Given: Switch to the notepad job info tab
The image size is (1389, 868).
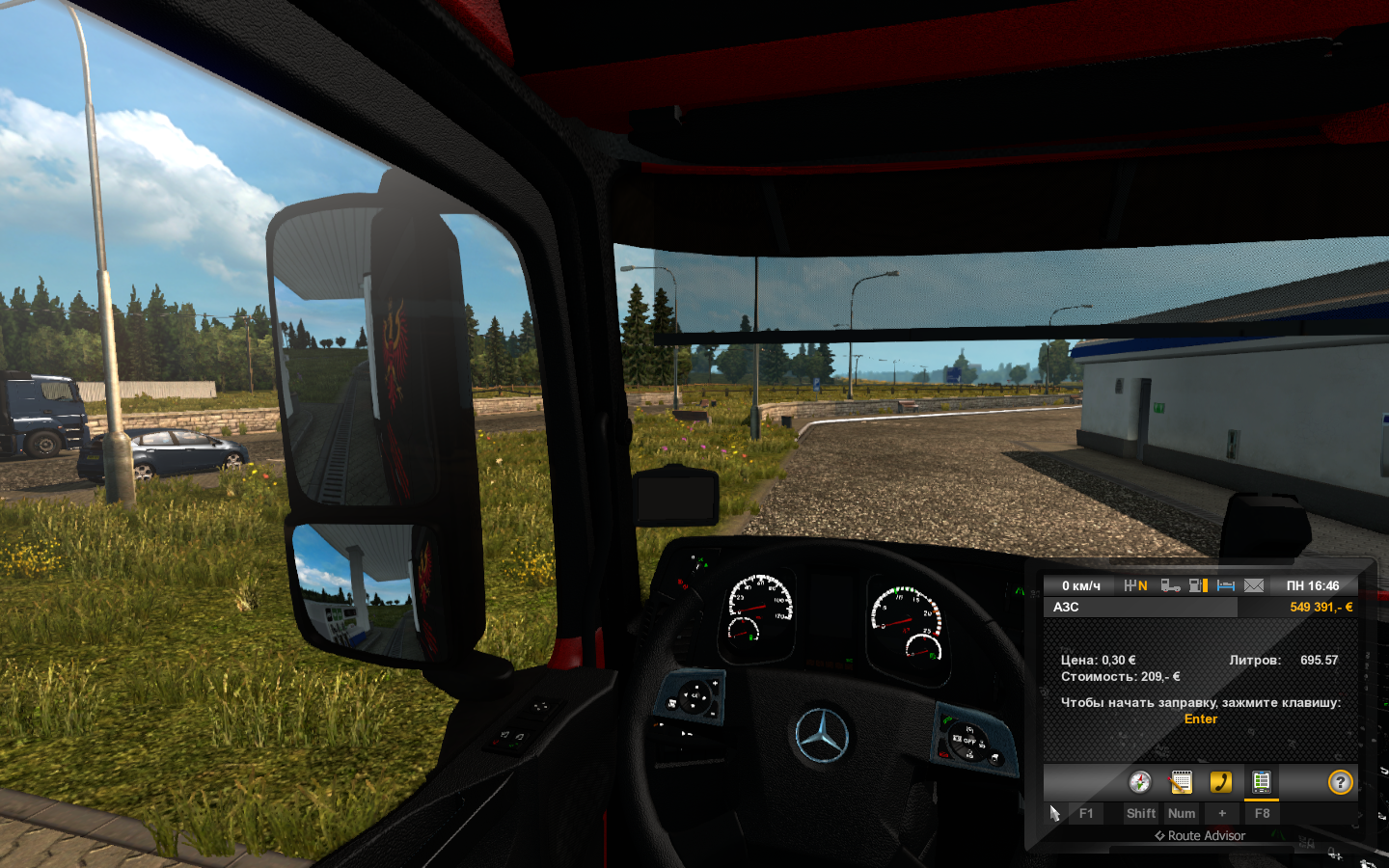Looking at the screenshot, I should pos(1181,782).
